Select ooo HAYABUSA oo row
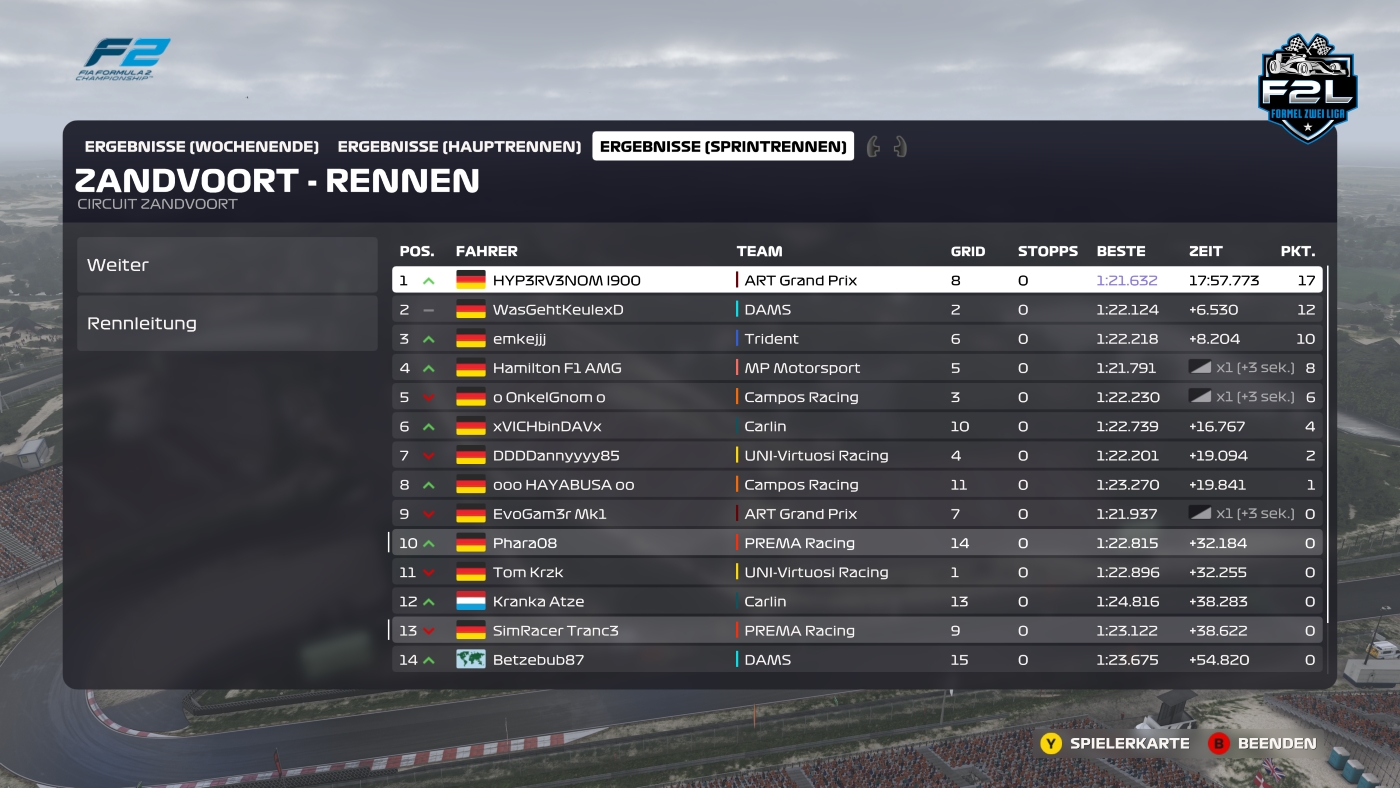This screenshot has height=788, width=1400. pos(857,485)
